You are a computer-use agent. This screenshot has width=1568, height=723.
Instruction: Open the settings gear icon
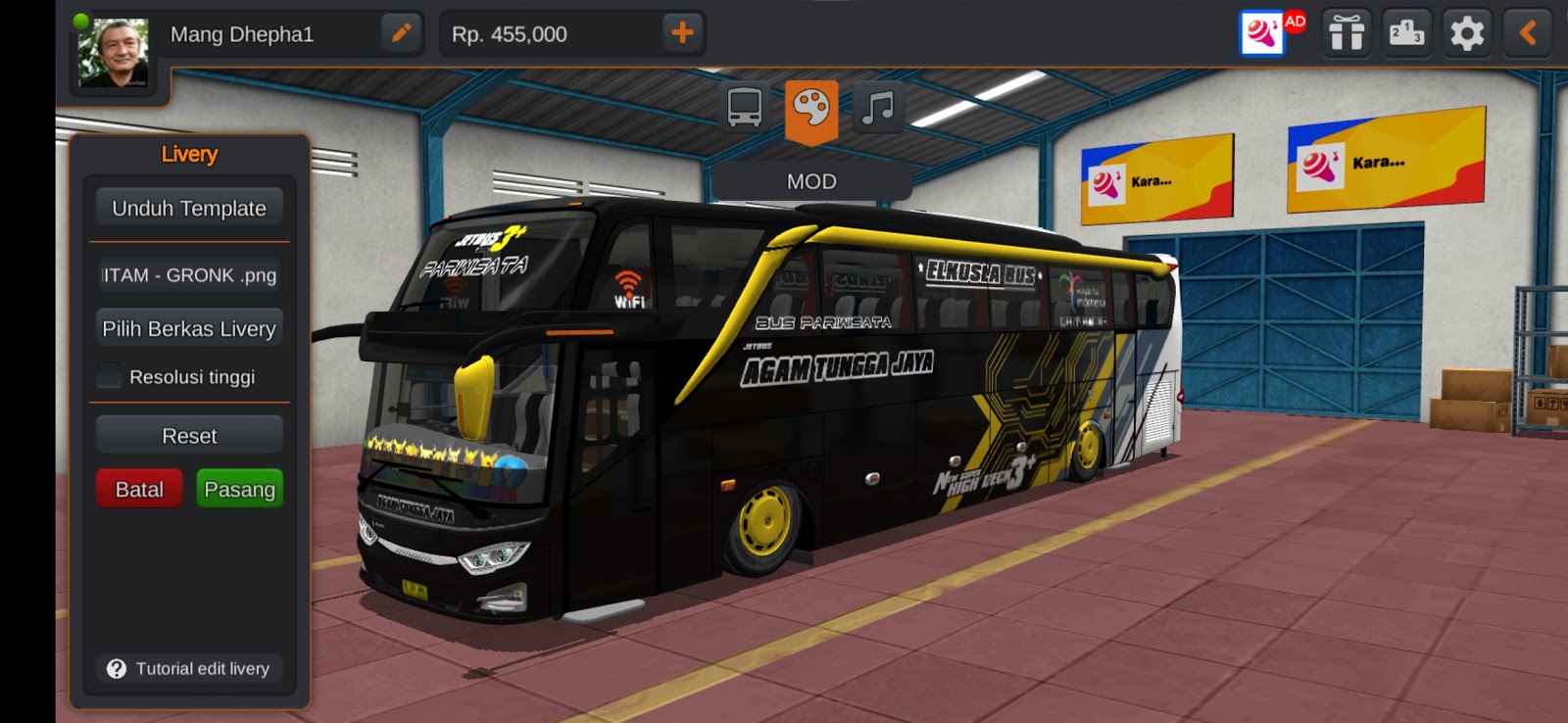pos(1465,33)
